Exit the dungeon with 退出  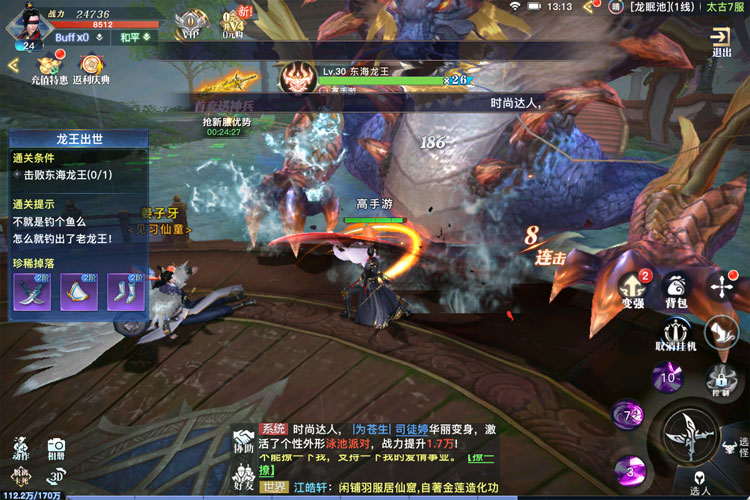pos(721,41)
